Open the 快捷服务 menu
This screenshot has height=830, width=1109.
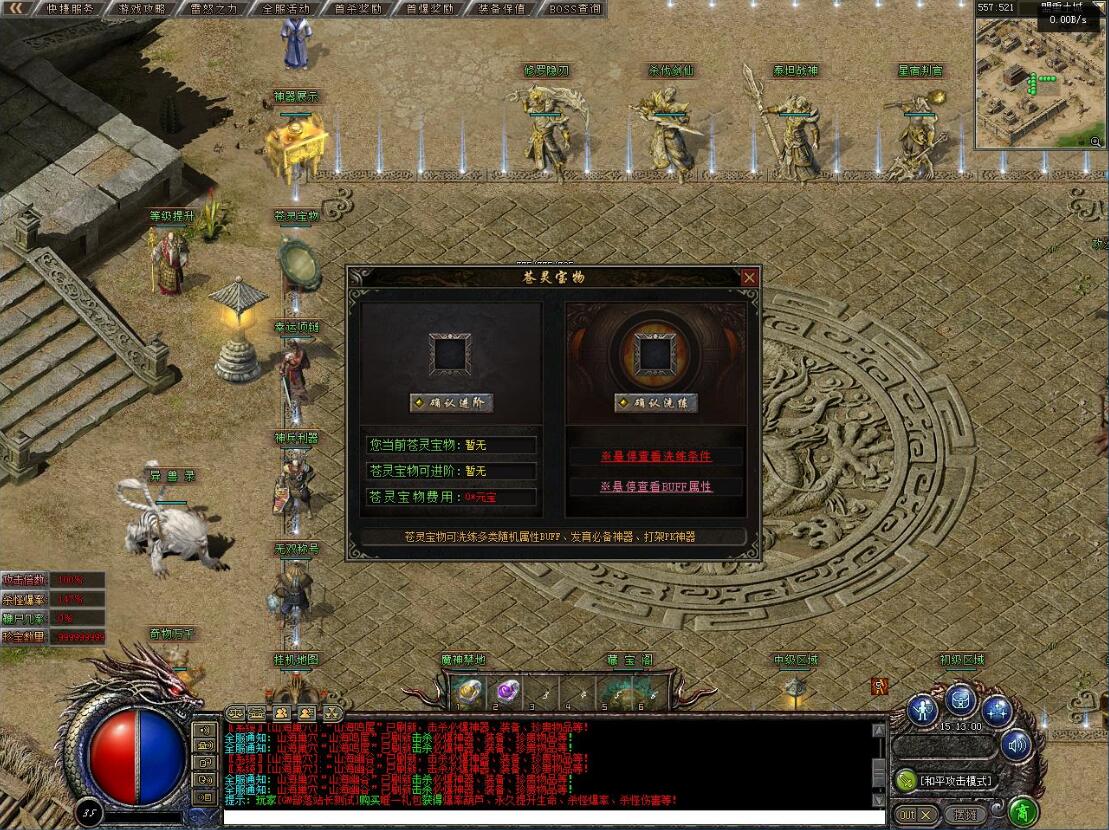pos(70,8)
